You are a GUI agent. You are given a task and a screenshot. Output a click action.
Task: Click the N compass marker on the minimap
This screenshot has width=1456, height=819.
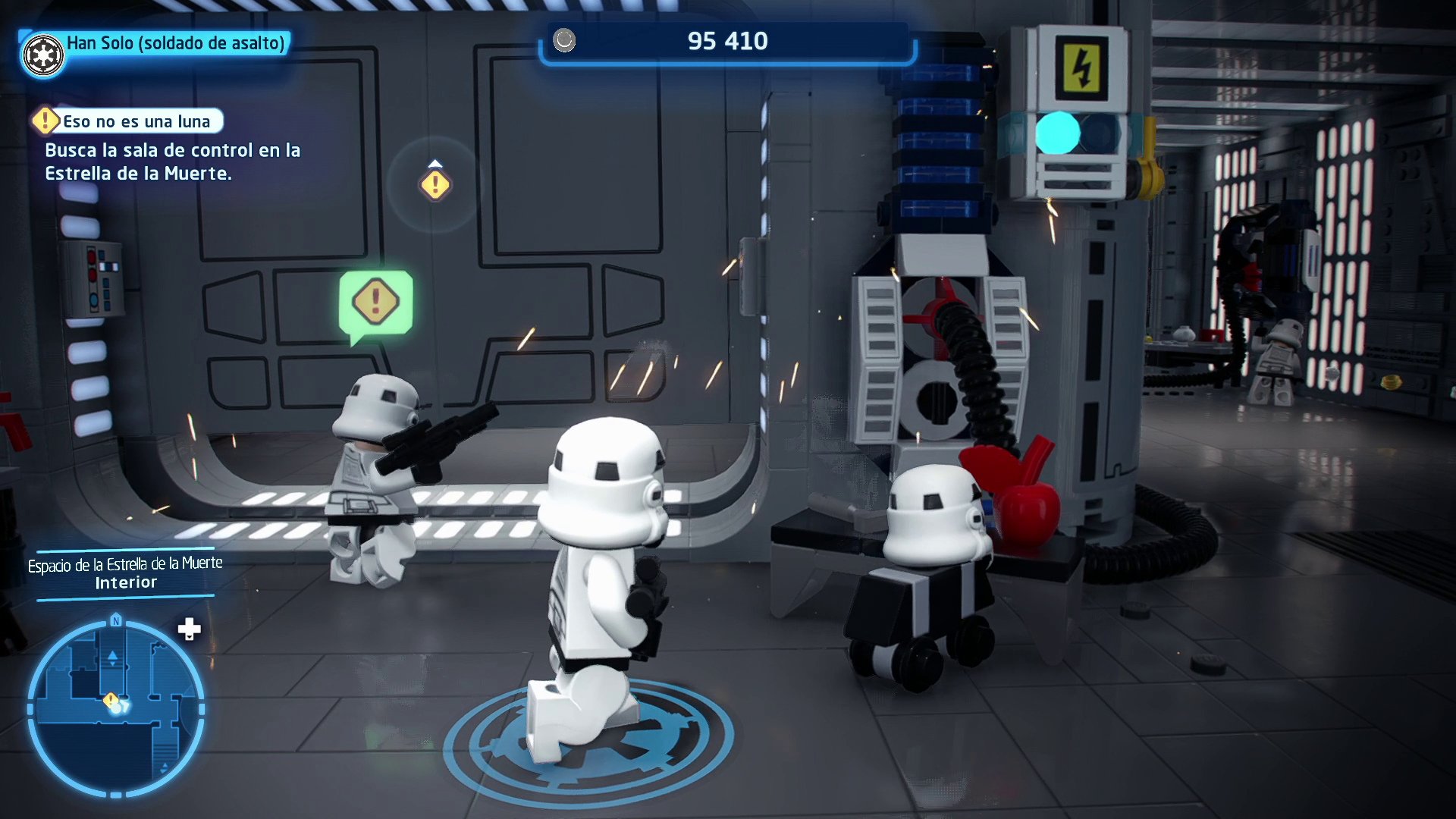tap(115, 621)
